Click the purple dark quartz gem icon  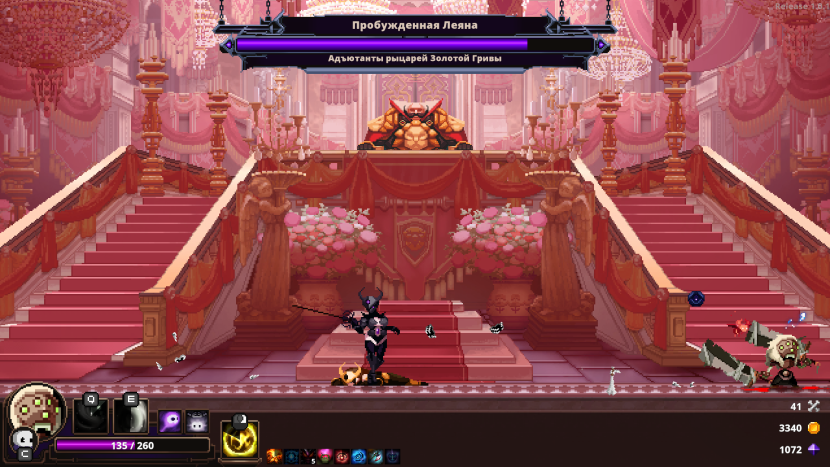point(812,449)
